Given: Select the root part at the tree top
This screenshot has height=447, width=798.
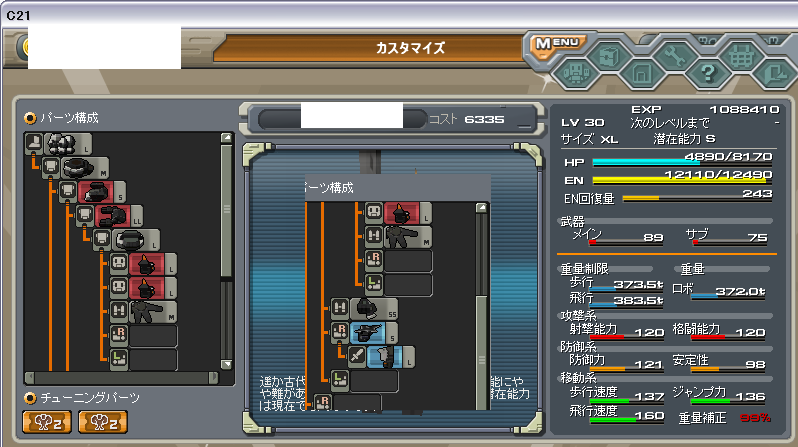Looking at the screenshot, I should (x=60, y=145).
